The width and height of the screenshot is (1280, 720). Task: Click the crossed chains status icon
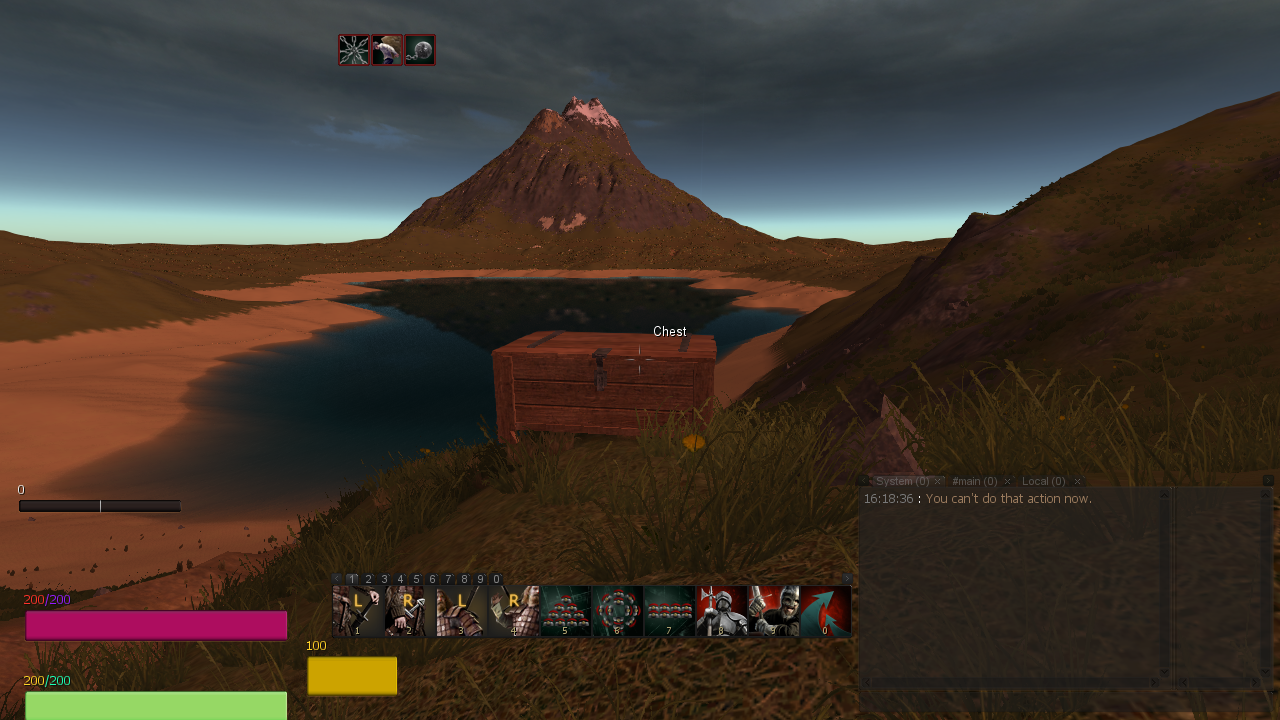pyautogui.click(x=354, y=50)
